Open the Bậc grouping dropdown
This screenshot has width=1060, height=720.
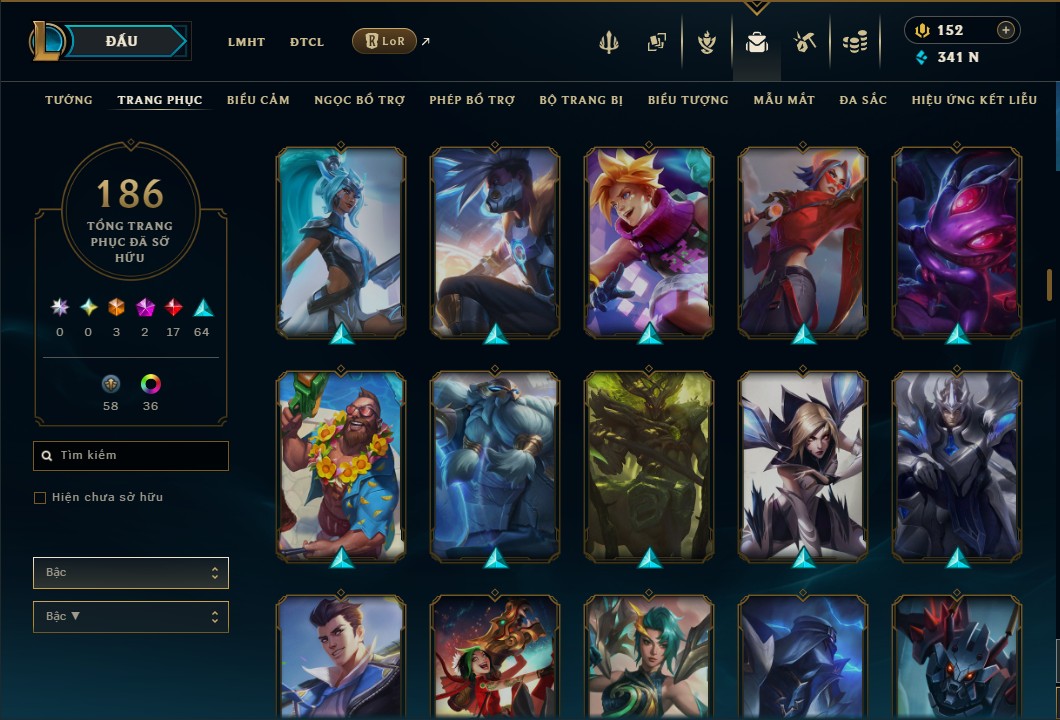click(x=131, y=573)
